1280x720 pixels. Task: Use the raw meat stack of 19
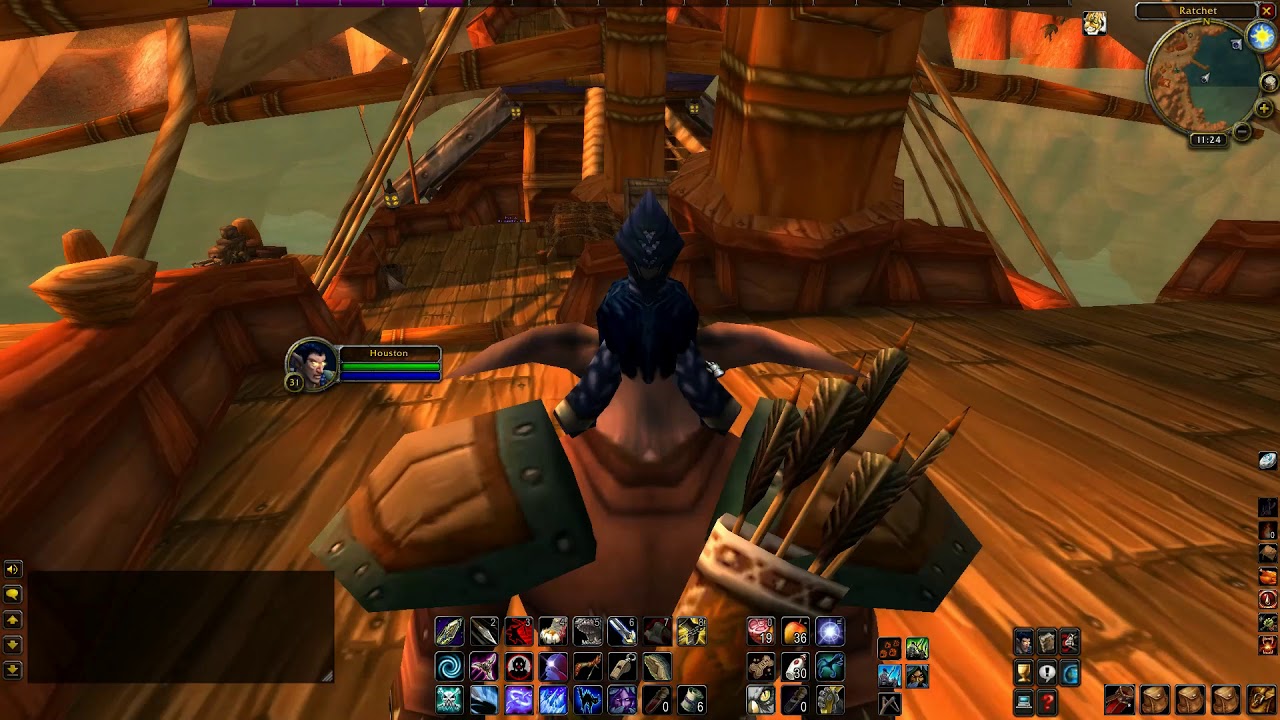pos(761,632)
